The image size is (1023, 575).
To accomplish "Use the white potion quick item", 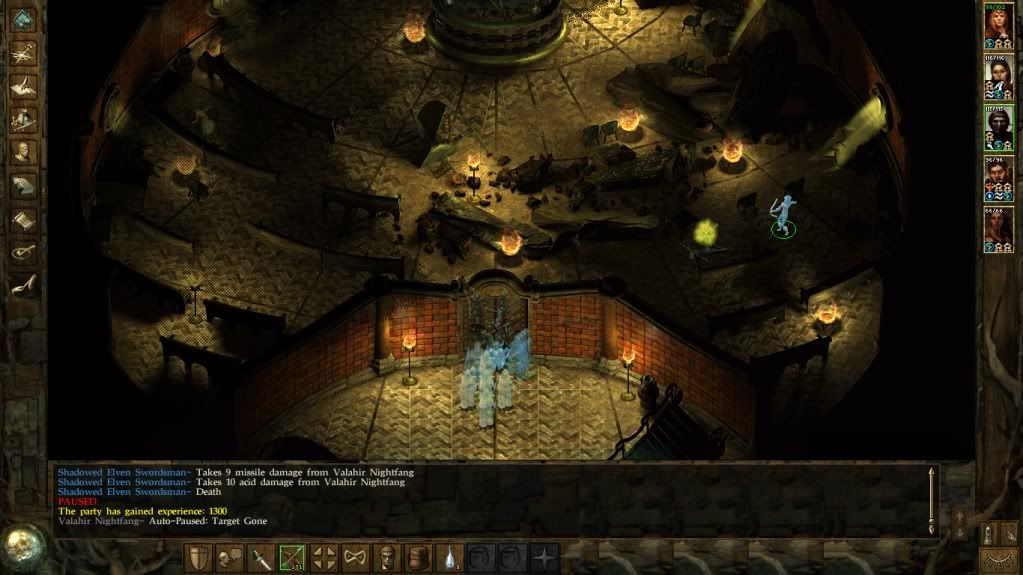I will click(452, 558).
